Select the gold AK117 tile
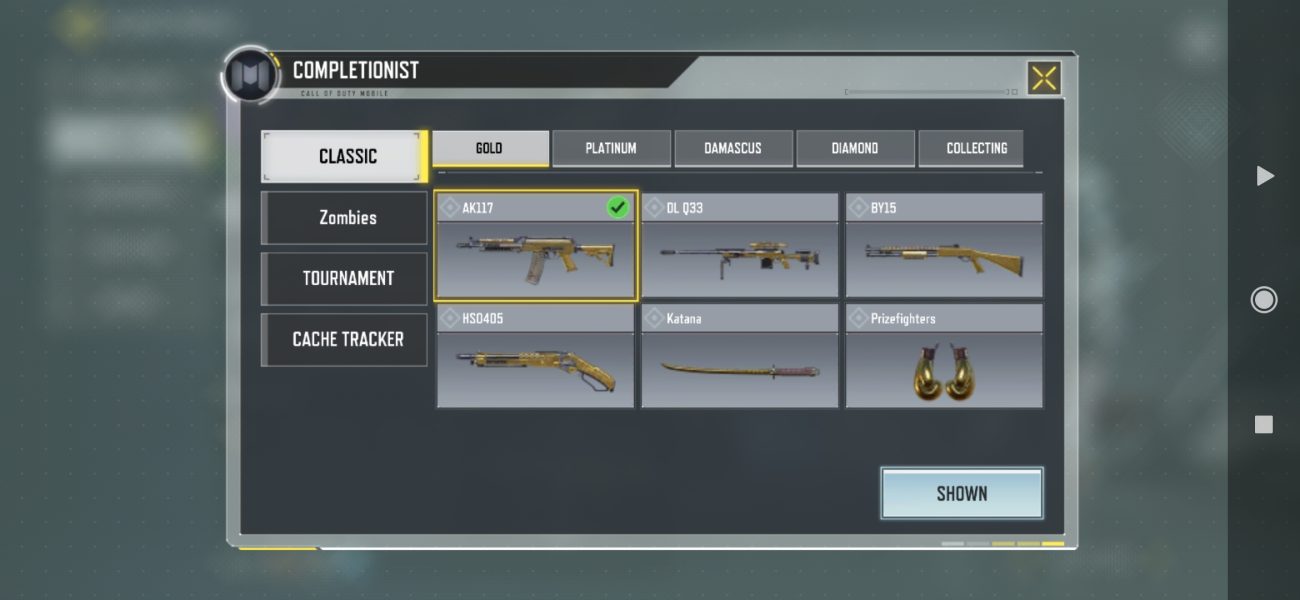The width and height of the screenshot is (1300, 600). point(535,247)
